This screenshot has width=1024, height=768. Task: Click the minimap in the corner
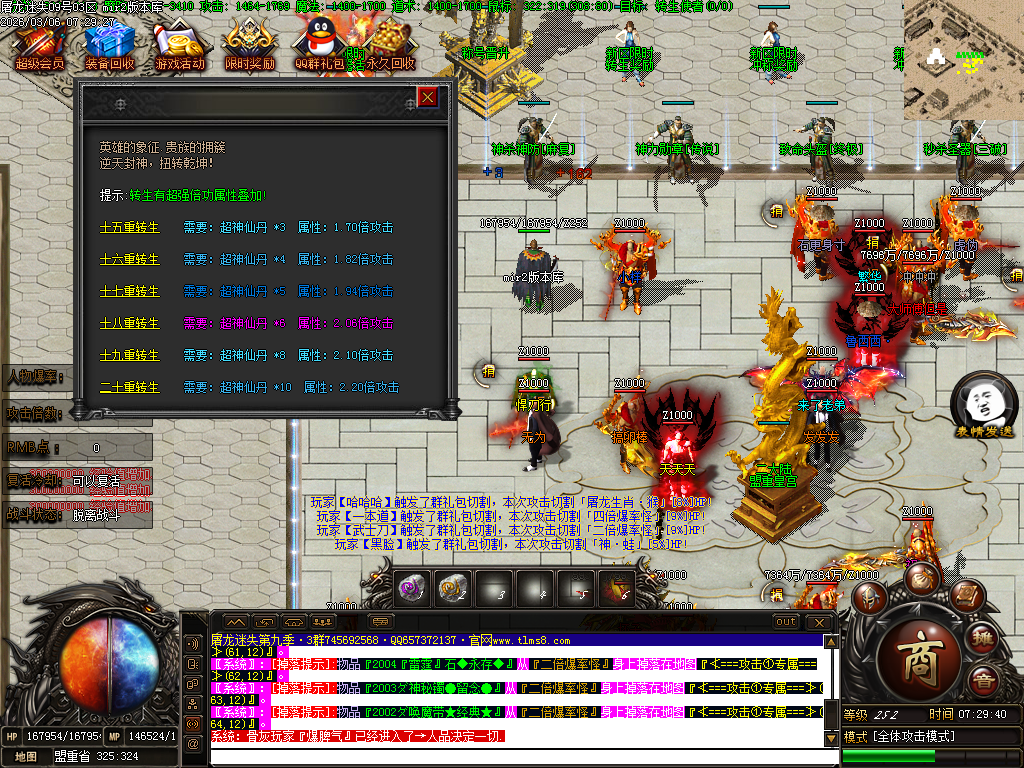(963, 59)
